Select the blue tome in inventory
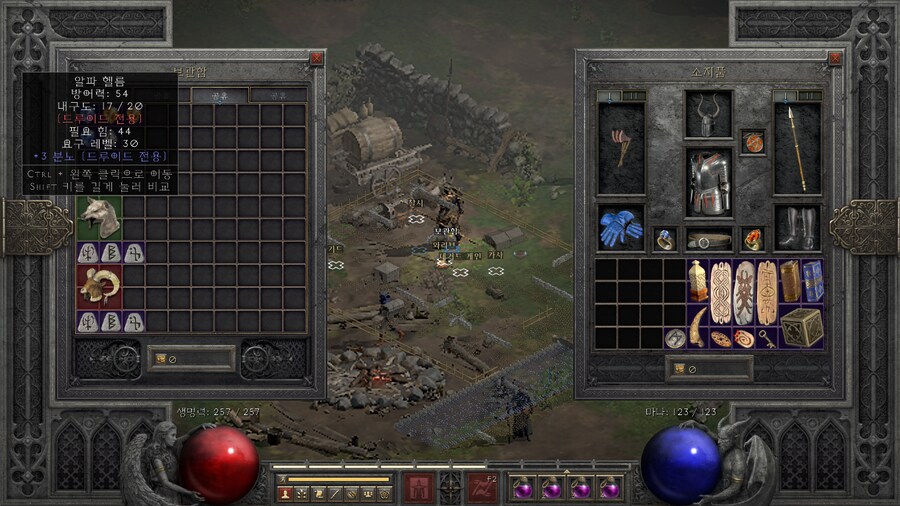 [813, 281]
